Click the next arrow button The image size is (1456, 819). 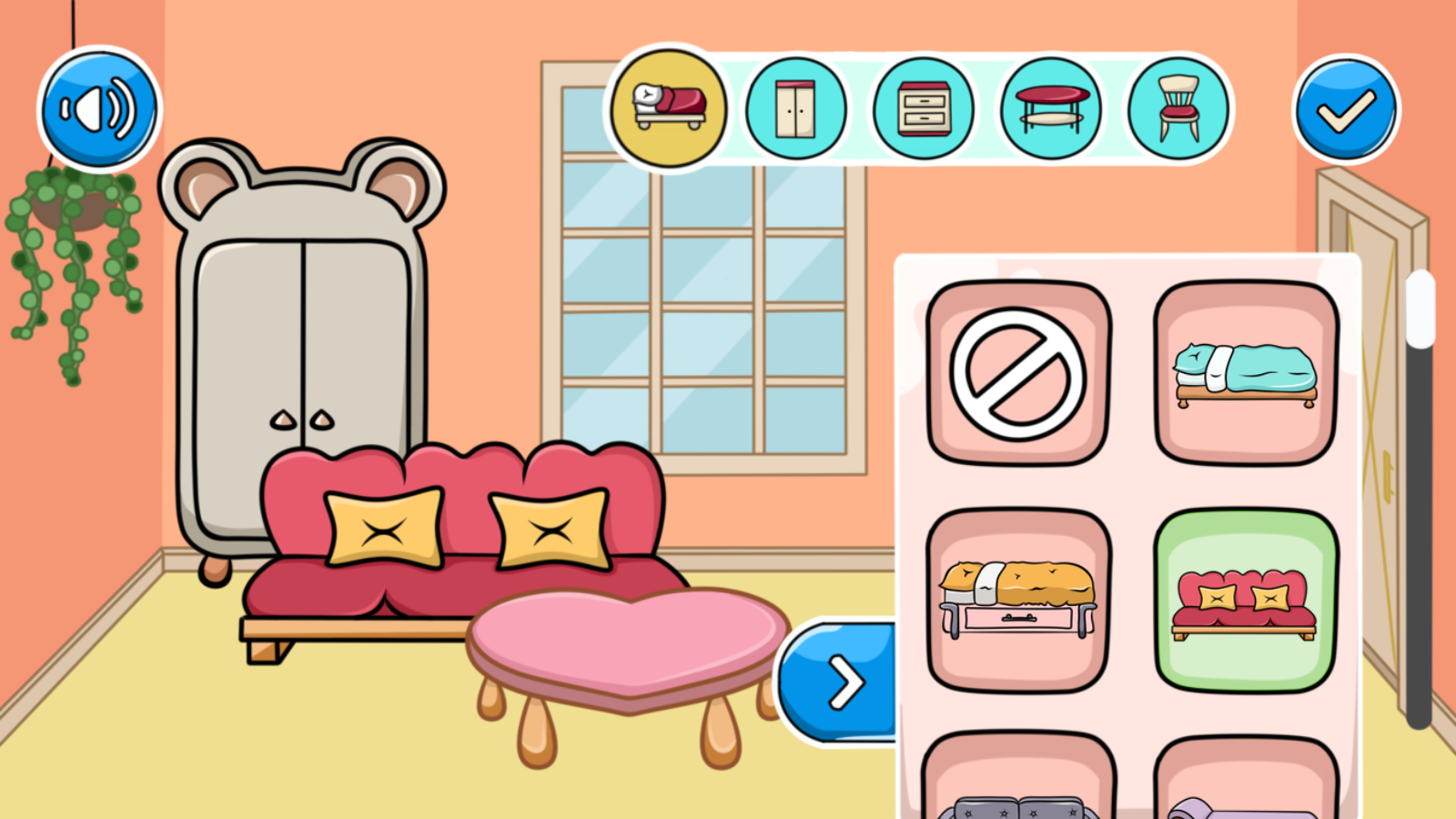[844, 681]
